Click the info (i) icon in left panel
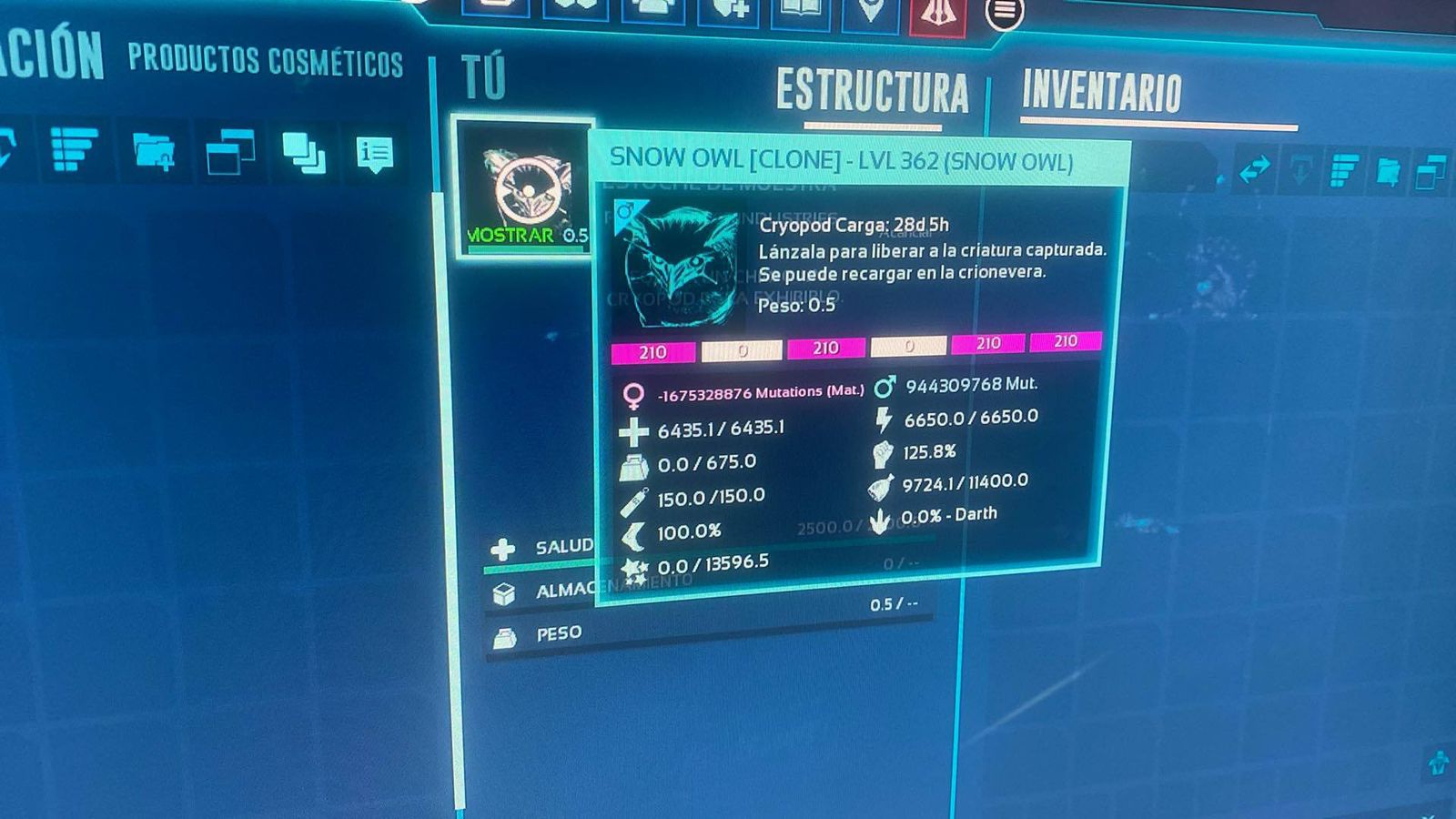Screen dimensions: 1456x819 coord(375,151)
